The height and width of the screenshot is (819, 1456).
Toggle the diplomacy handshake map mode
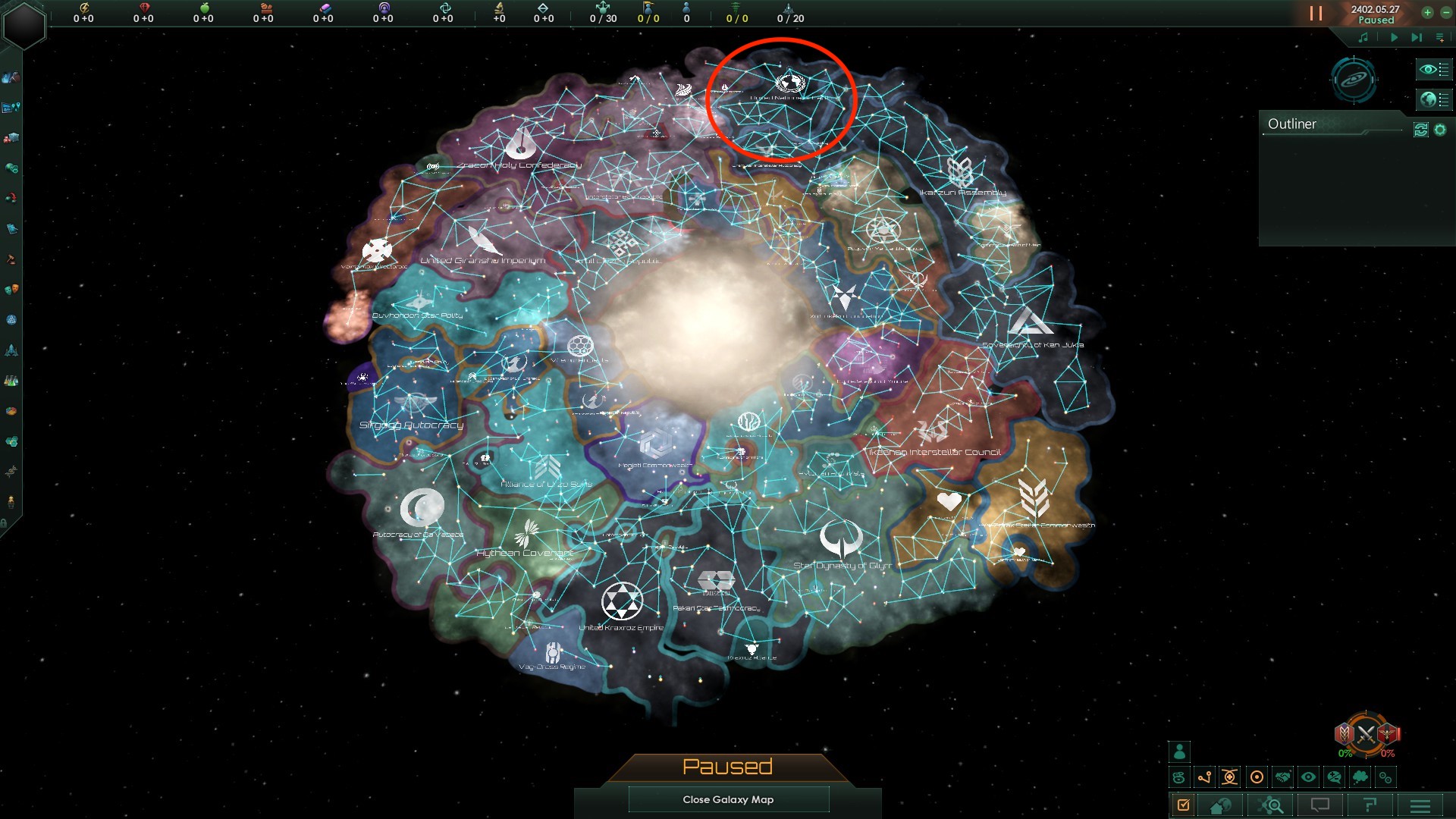coord(1282,777)
